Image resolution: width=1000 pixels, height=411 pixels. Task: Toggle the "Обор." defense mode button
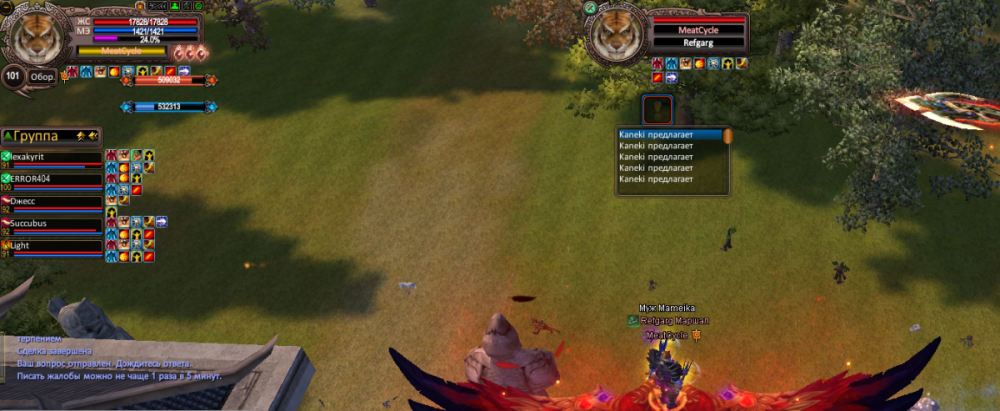click(x=42, y=76)
